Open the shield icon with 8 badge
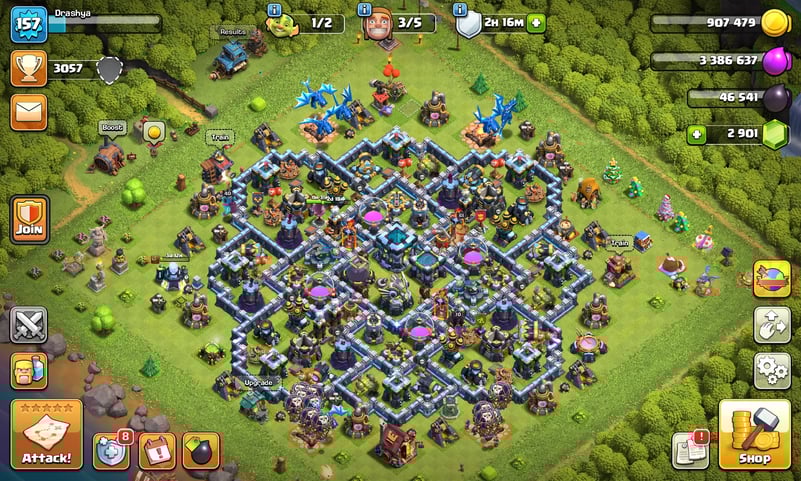Viewport: 801px width, 481px height. 111,451
